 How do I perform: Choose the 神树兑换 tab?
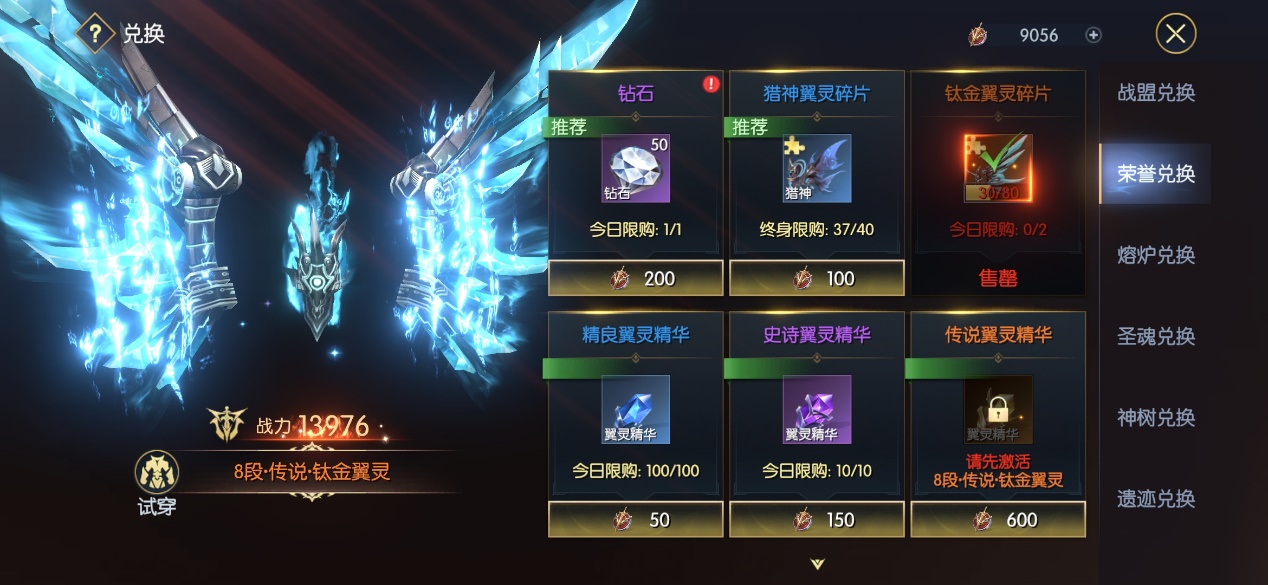coord(1156,417)
